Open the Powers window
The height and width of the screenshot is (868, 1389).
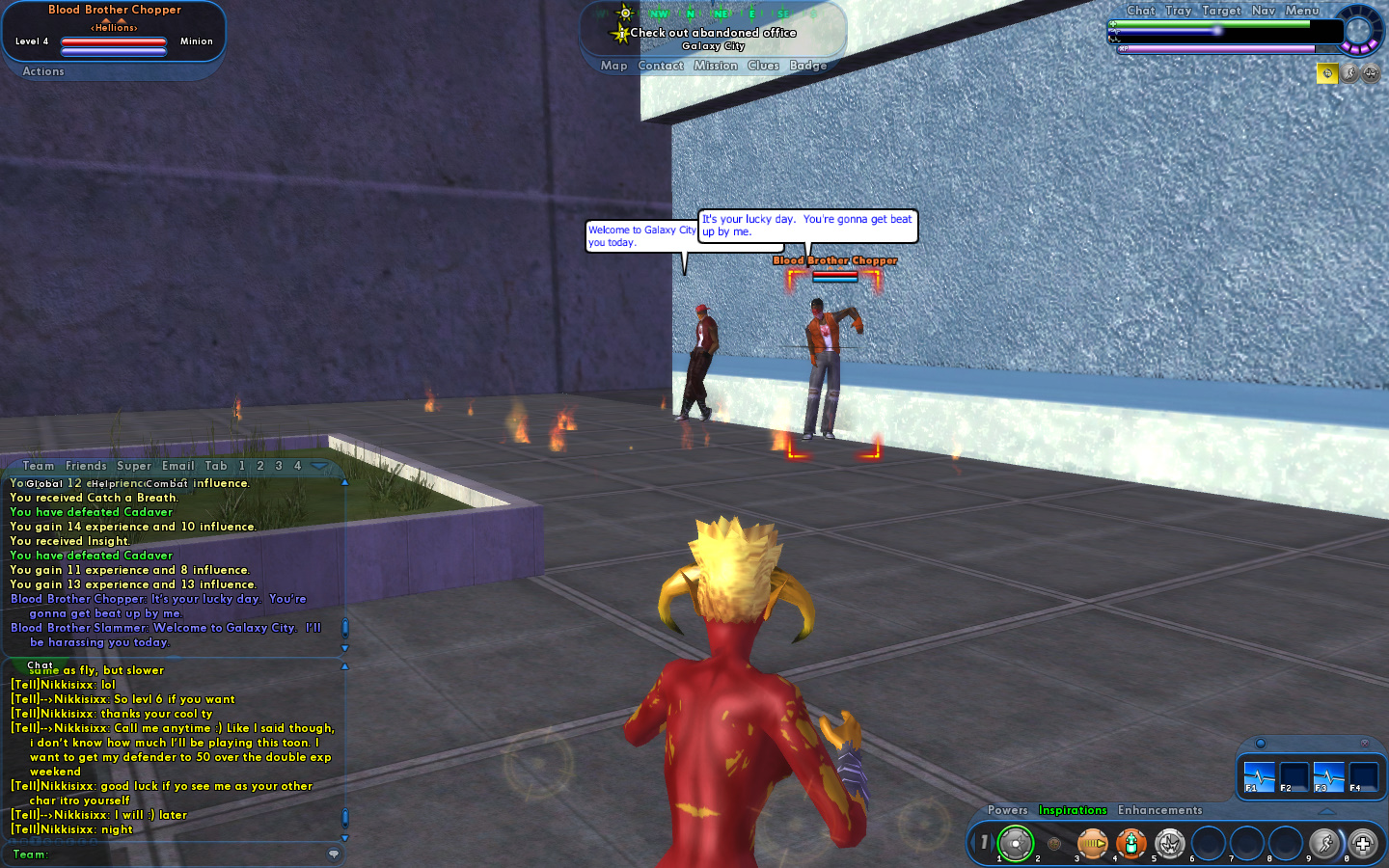point(1007,810)
